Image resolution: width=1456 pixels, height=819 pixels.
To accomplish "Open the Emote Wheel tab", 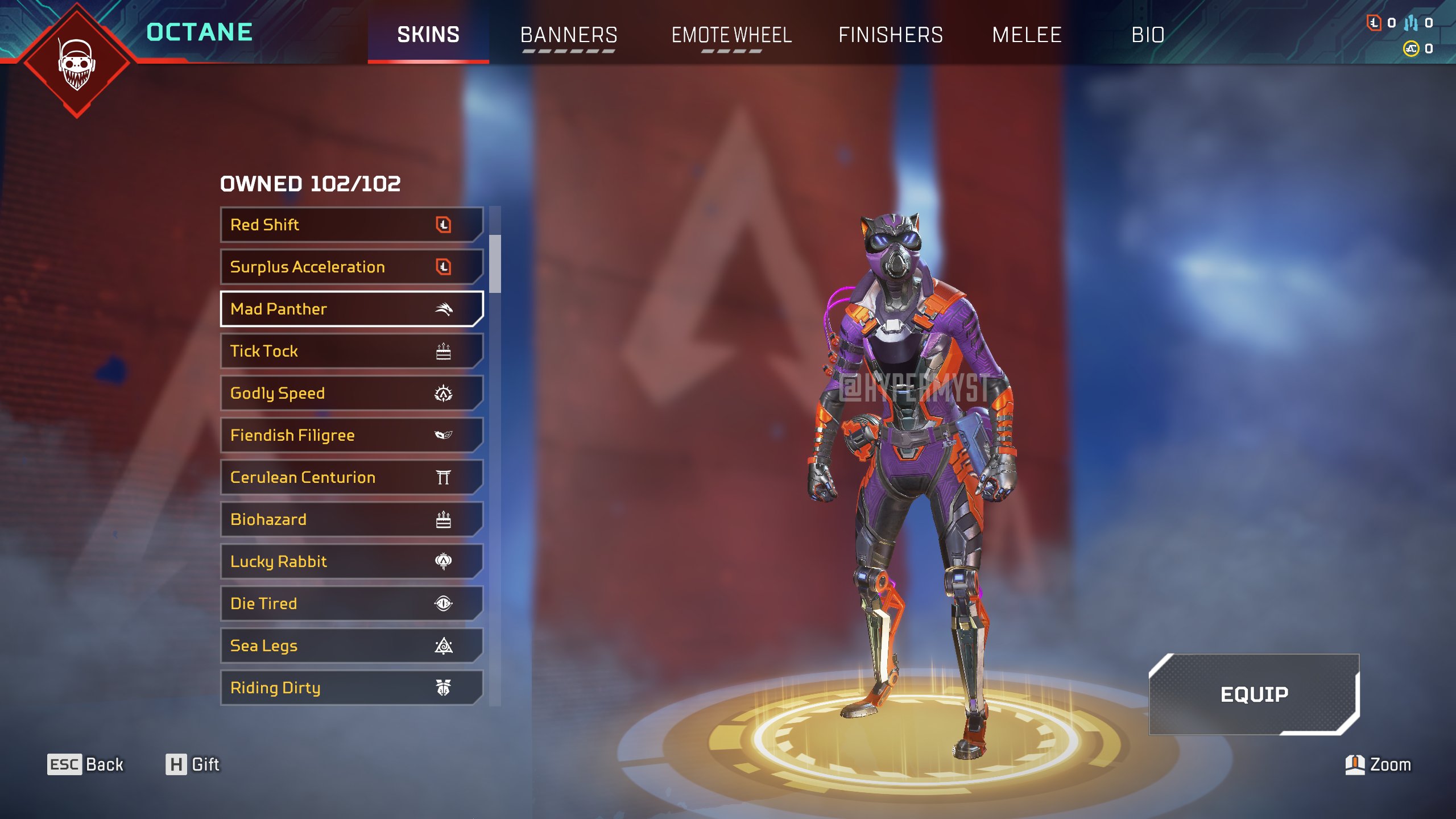I will 731,35.
